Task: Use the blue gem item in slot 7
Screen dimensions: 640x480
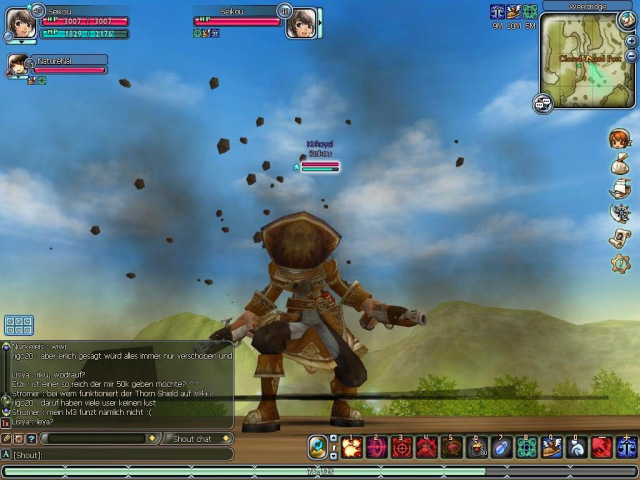Action: pos(502,447)
